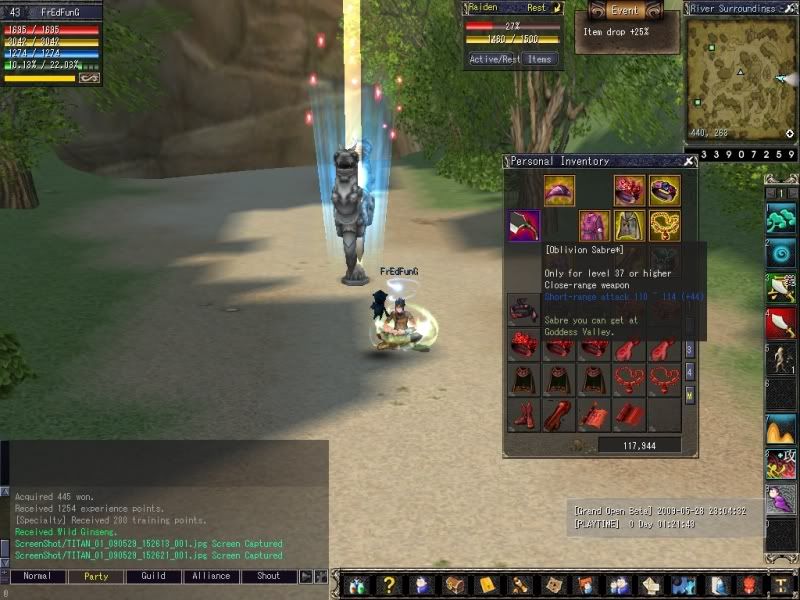The image size is (800, 600).
Task: Click the minimap's round button beside coordinates
Action: tap(790, 133)
